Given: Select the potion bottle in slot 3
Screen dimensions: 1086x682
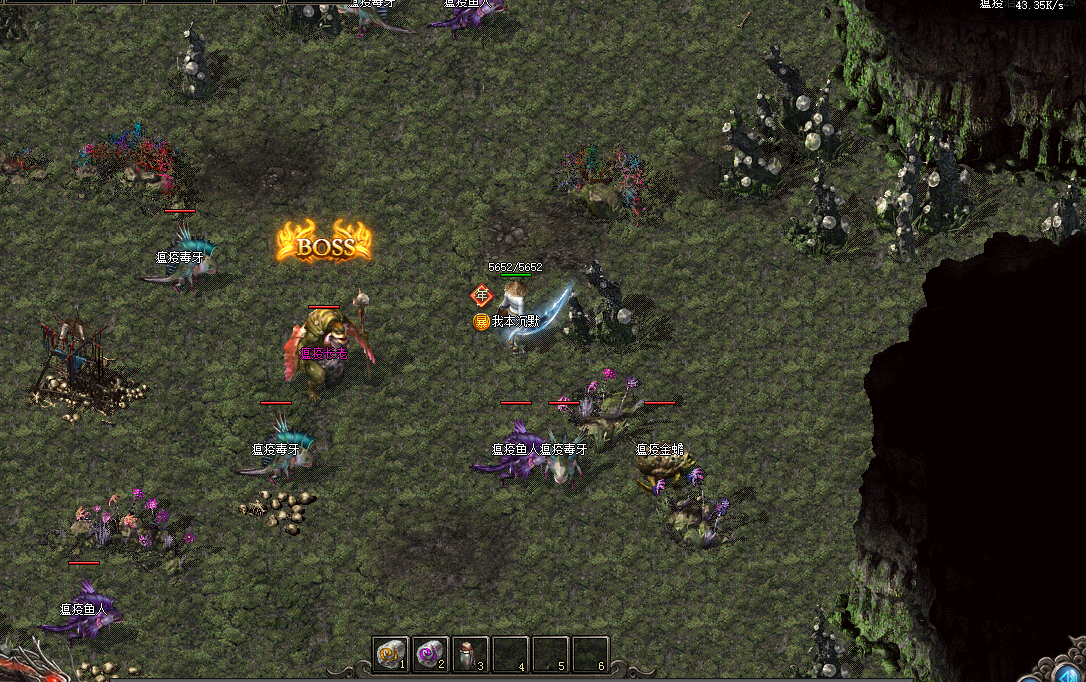Looking at the screenshot, I should [469, 655].
